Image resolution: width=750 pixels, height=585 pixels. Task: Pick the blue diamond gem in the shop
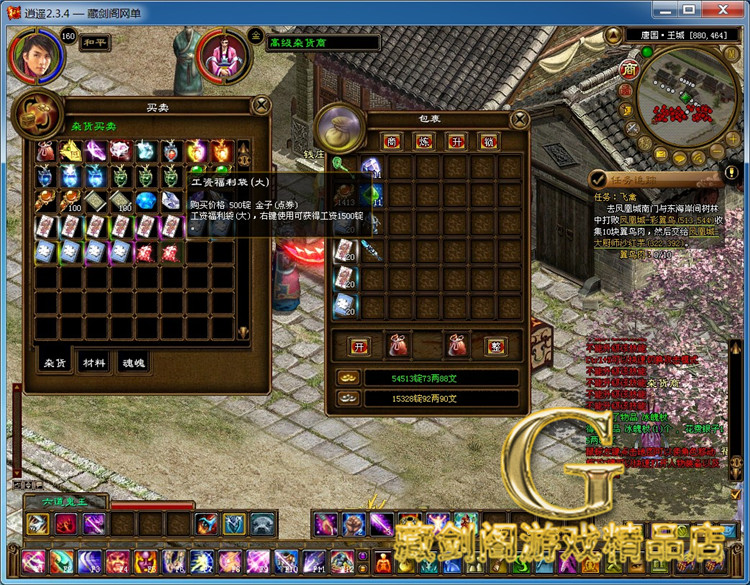[146, 201]
